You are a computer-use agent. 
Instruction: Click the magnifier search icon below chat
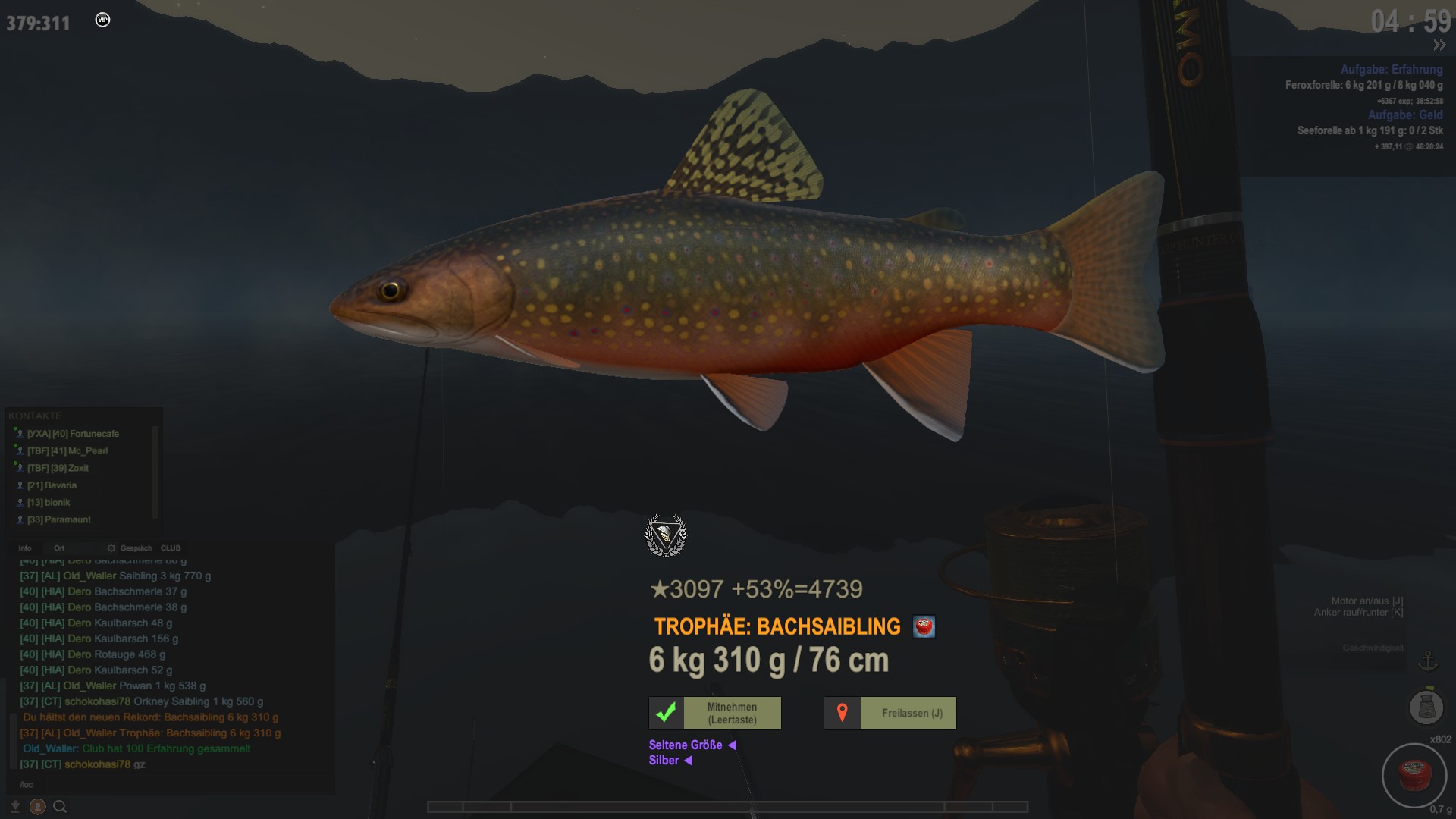click(x=60, y=807)
